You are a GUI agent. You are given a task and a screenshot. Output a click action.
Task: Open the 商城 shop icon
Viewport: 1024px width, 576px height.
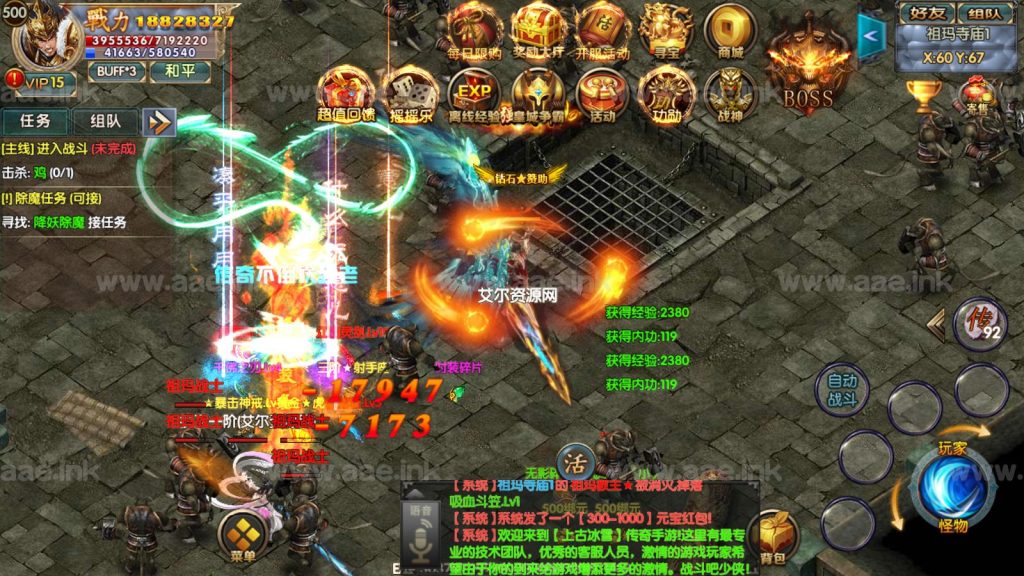click(730, 29)
